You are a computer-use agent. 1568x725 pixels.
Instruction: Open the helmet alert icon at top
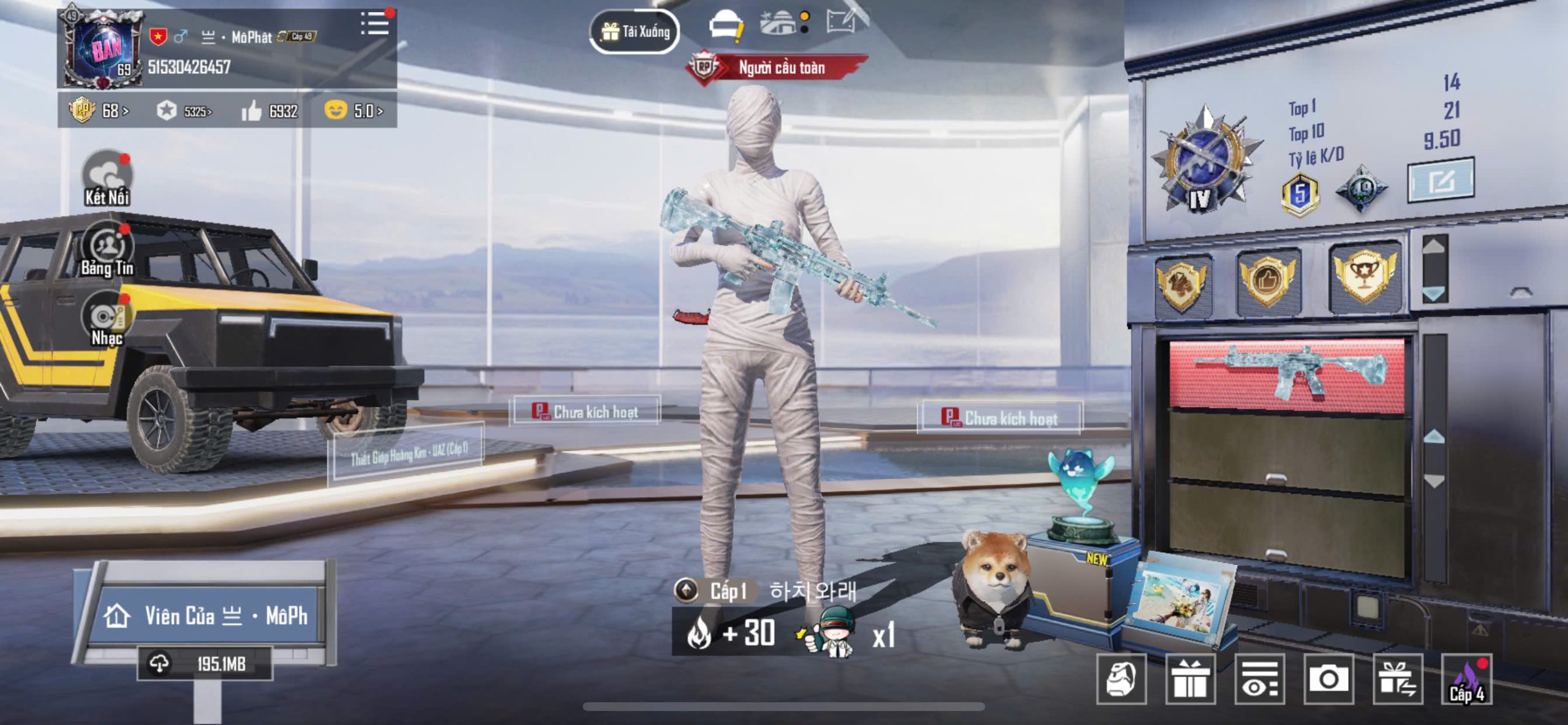tap(725, 26)
